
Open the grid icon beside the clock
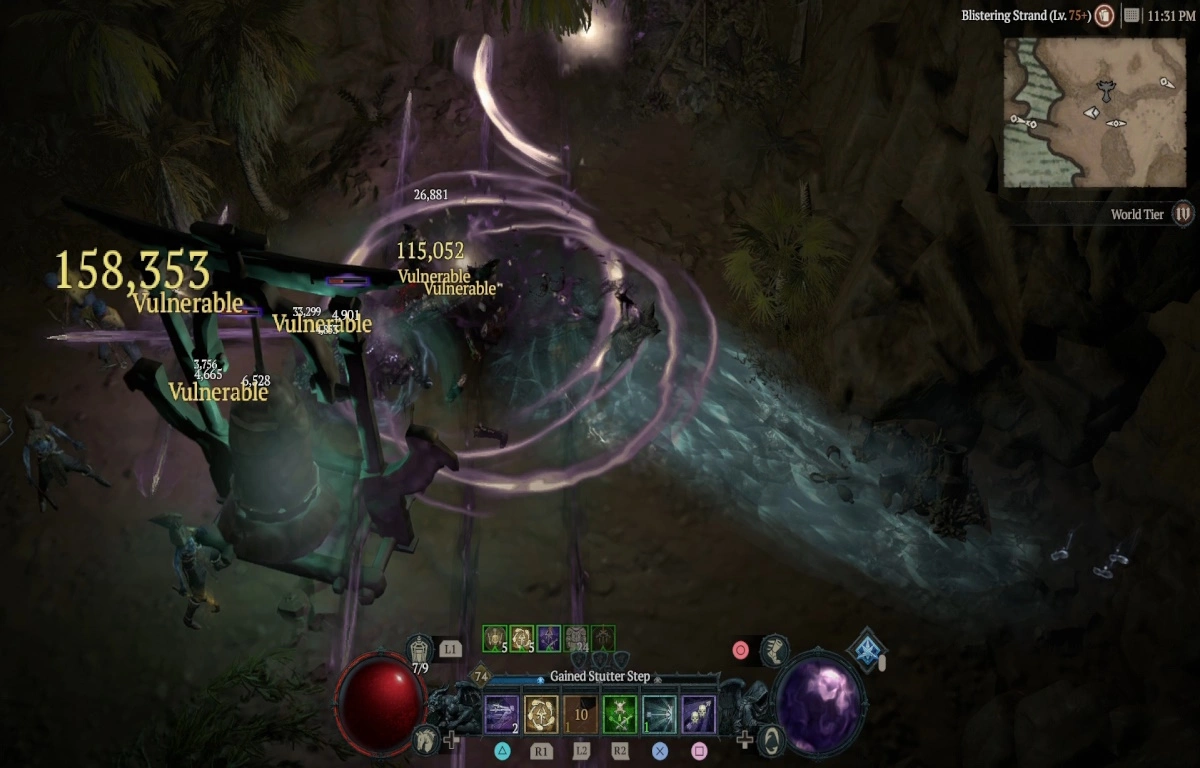[1131, 15]
